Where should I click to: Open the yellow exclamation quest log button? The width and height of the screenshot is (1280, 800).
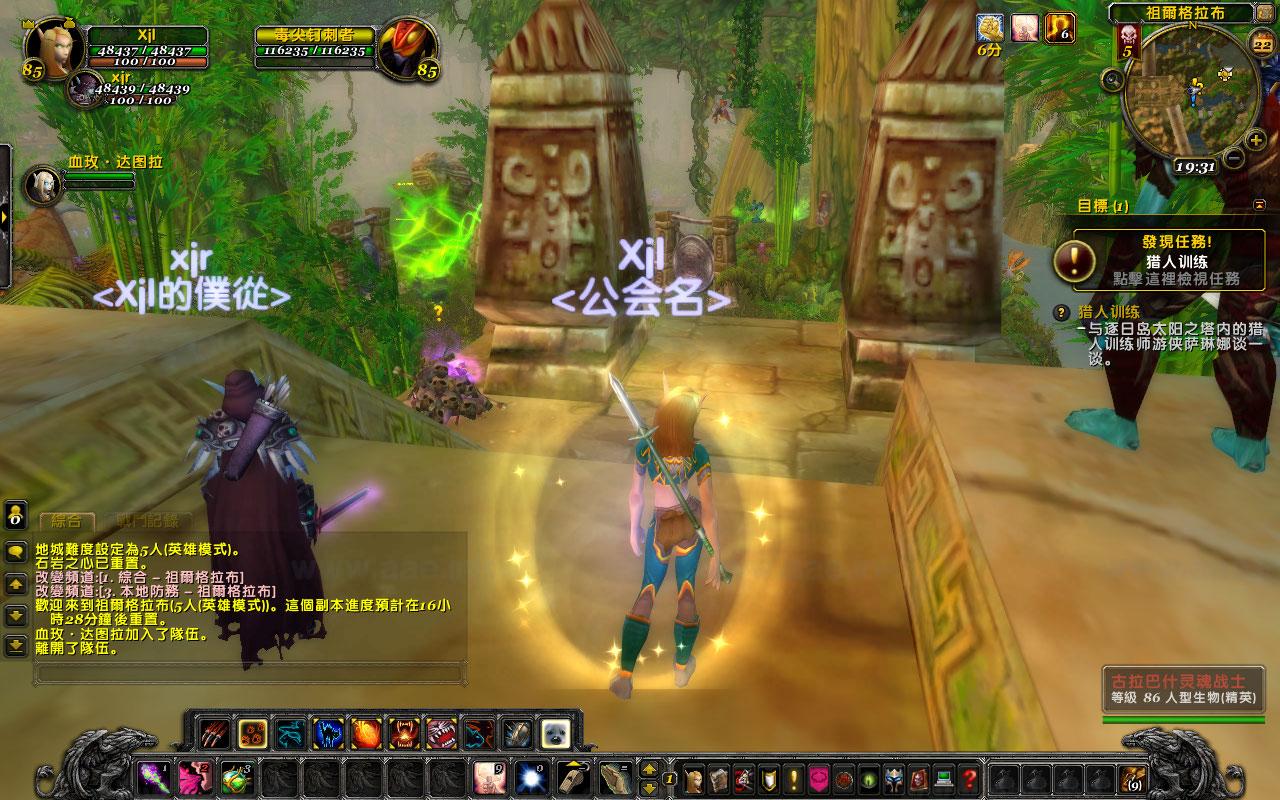click(795, 777)
